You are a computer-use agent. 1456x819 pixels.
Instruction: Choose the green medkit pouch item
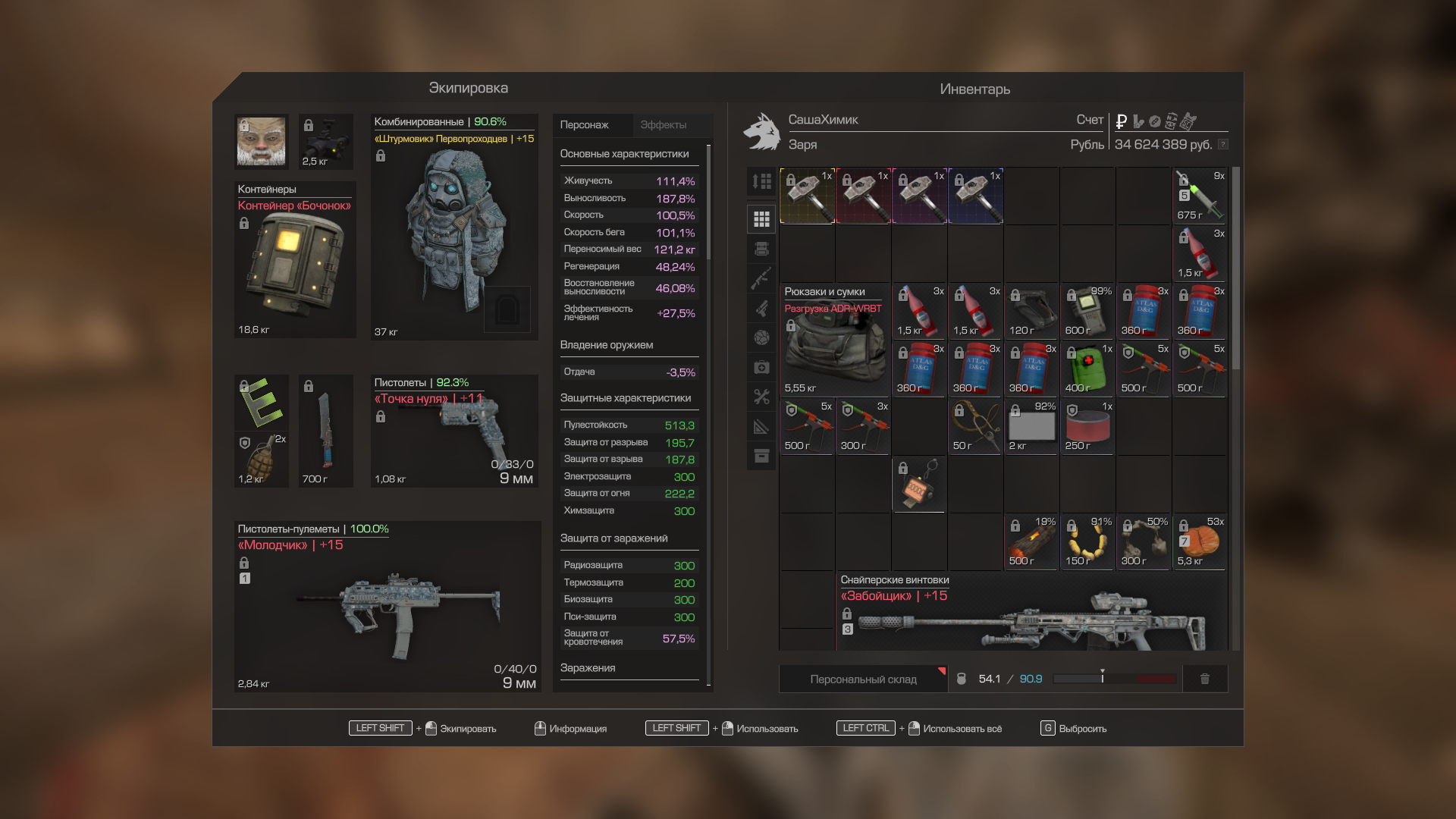click(x=1087, y=369)
